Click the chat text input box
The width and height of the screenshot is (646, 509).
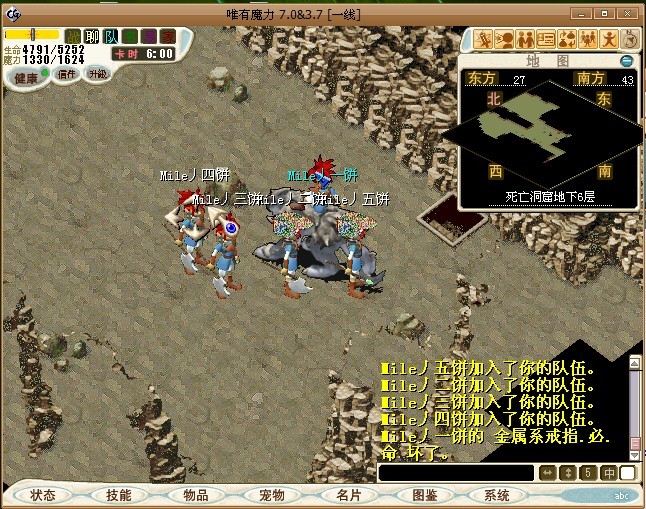coord(455,472)
